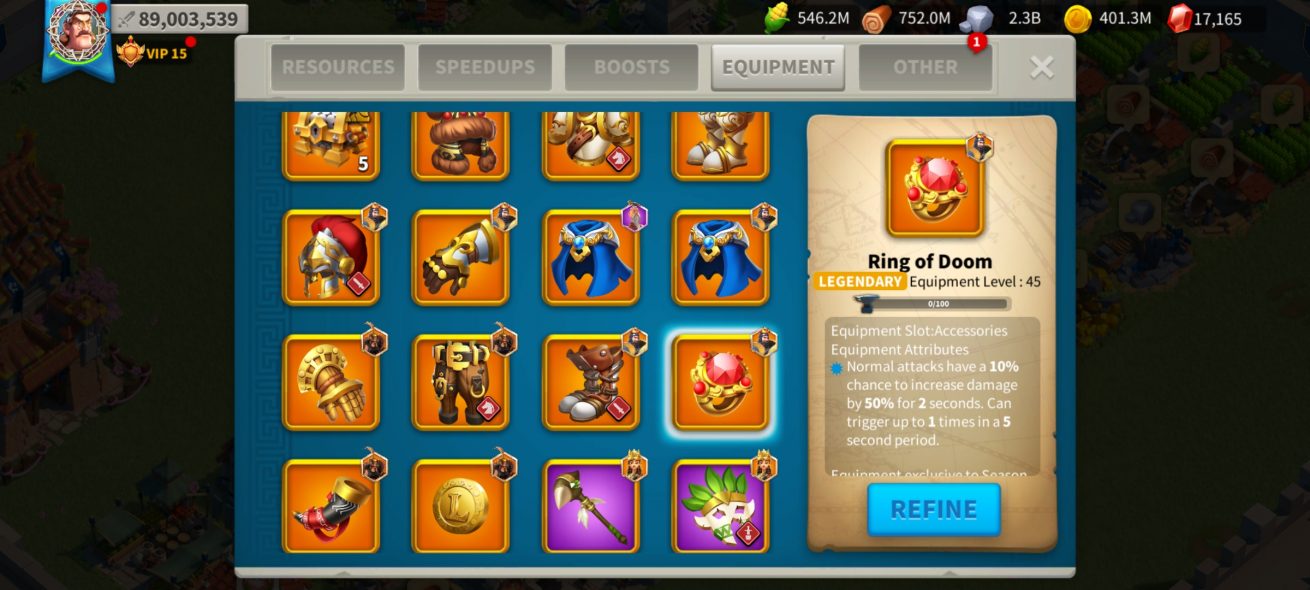Viewport: 1310px width, 590px height.
Task: Close the items window
Action: (1041, 67)
